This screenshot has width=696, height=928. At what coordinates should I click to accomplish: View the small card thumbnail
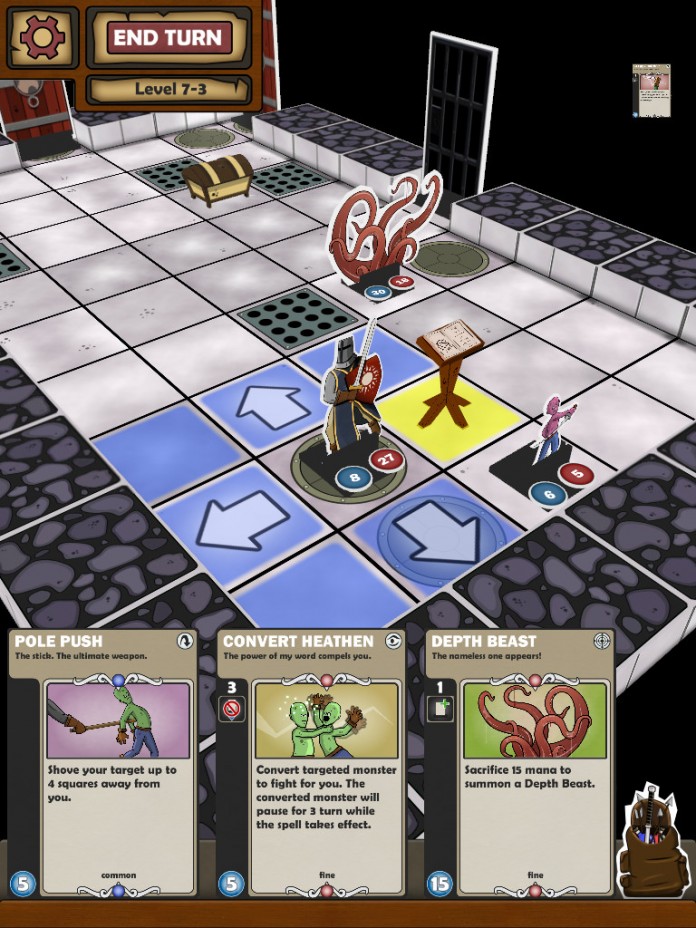pos(651,91)
